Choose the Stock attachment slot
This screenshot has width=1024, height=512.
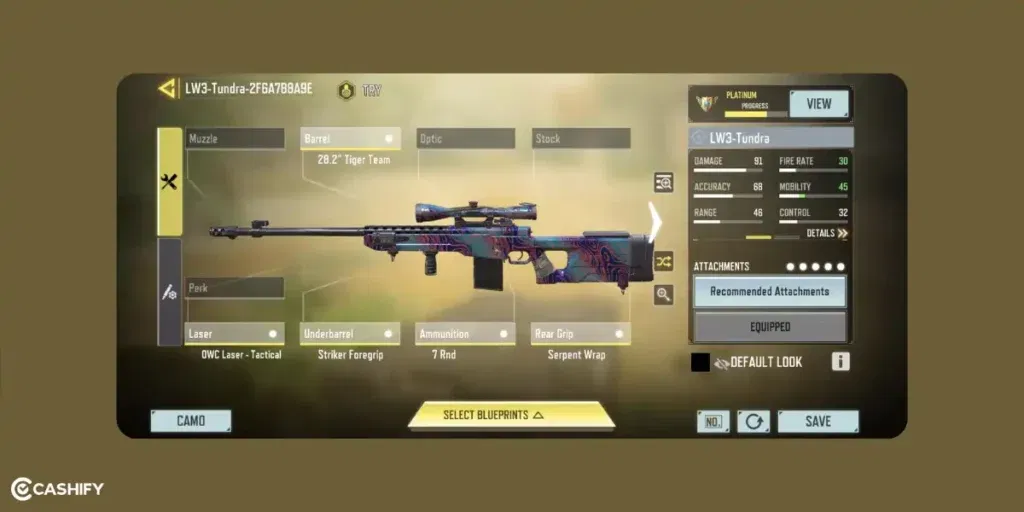pos(581,139)
